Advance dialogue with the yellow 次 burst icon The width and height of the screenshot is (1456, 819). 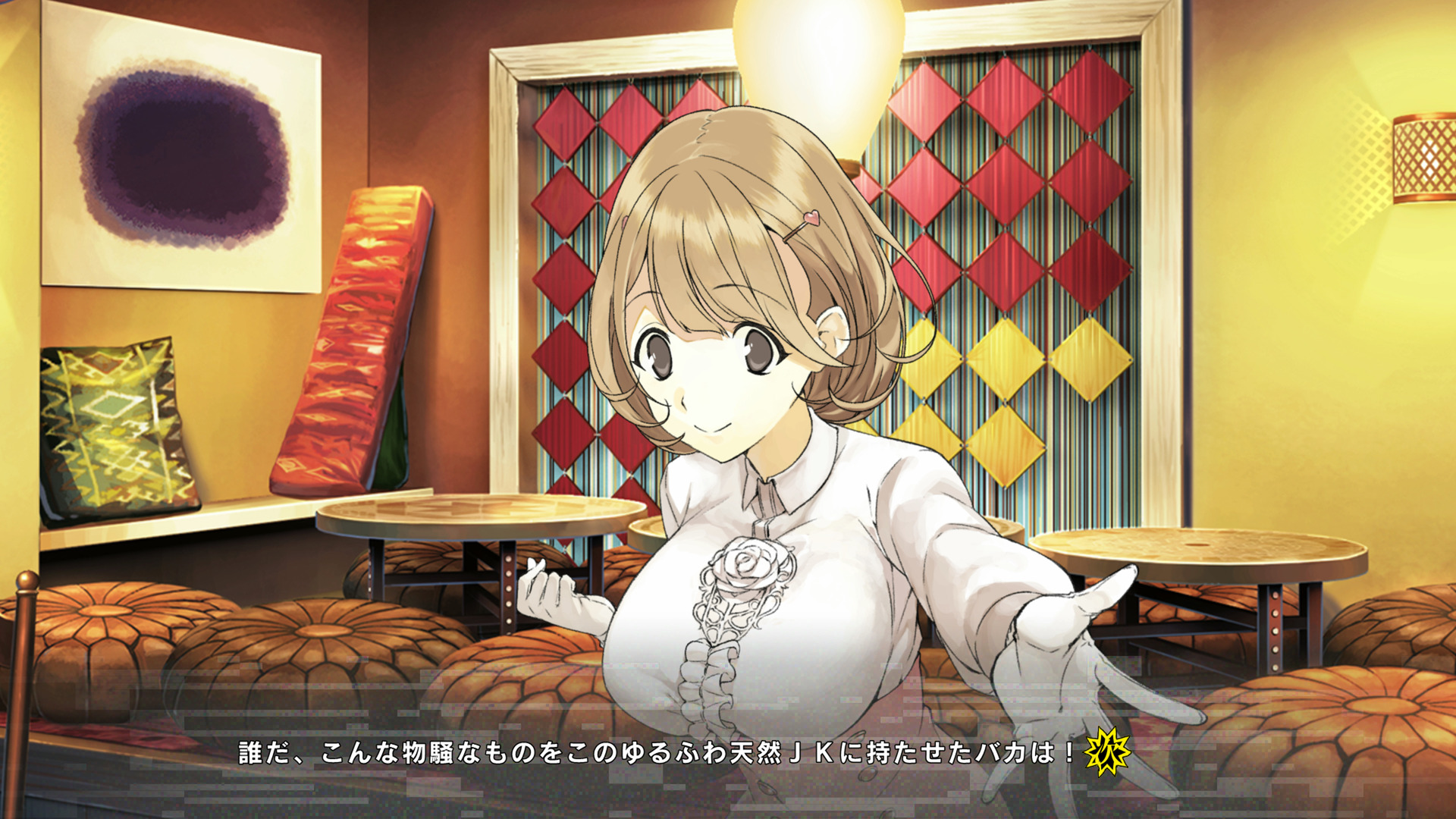[x=1108, y=752]
